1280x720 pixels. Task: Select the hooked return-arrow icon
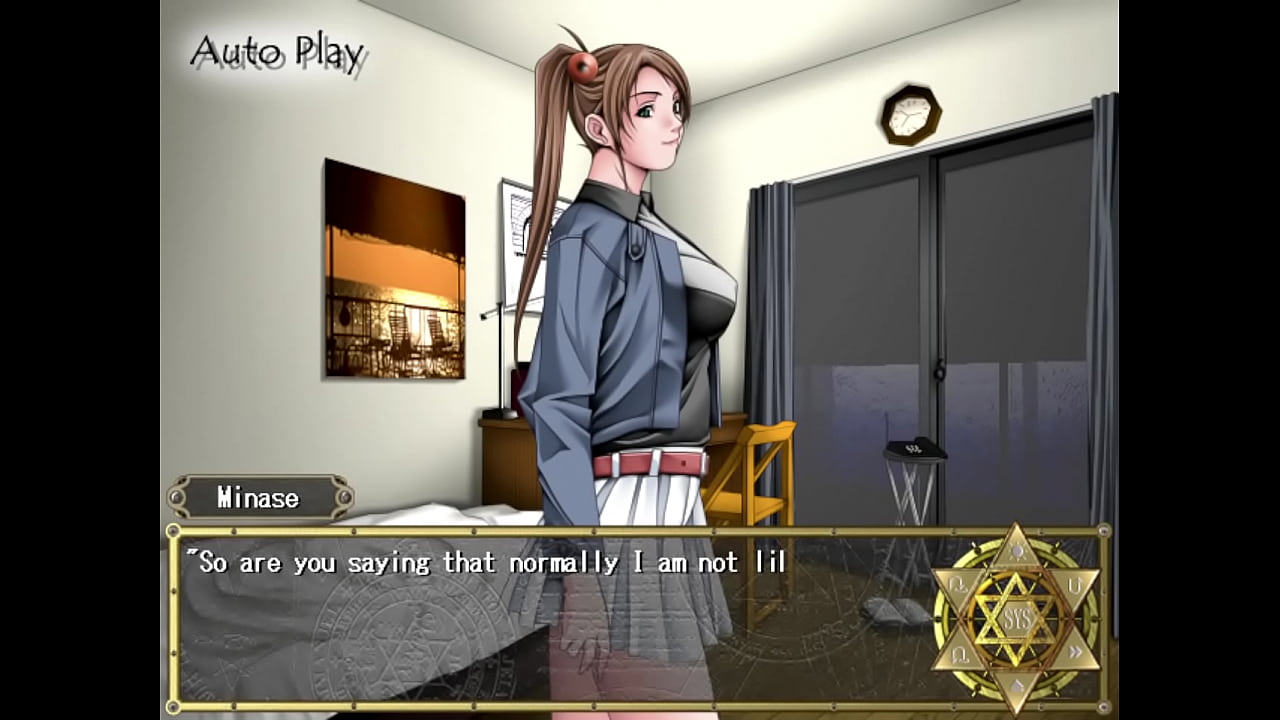pyautogui.click(x=959, y=584)
